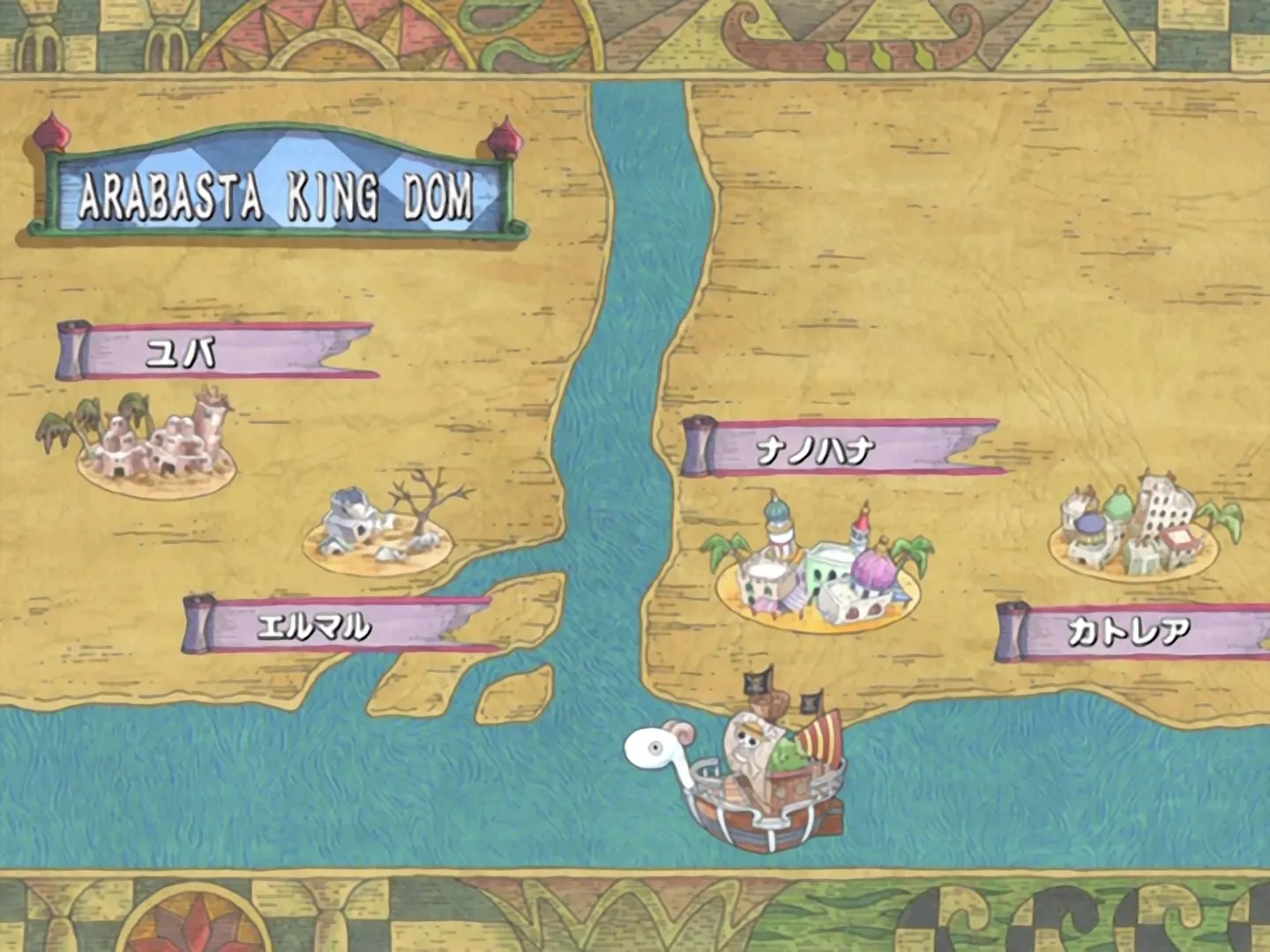Viewport: 1270px width, 952px height.
Task: Choose the カトレア location banner
Action: (x=1133, y=631)
